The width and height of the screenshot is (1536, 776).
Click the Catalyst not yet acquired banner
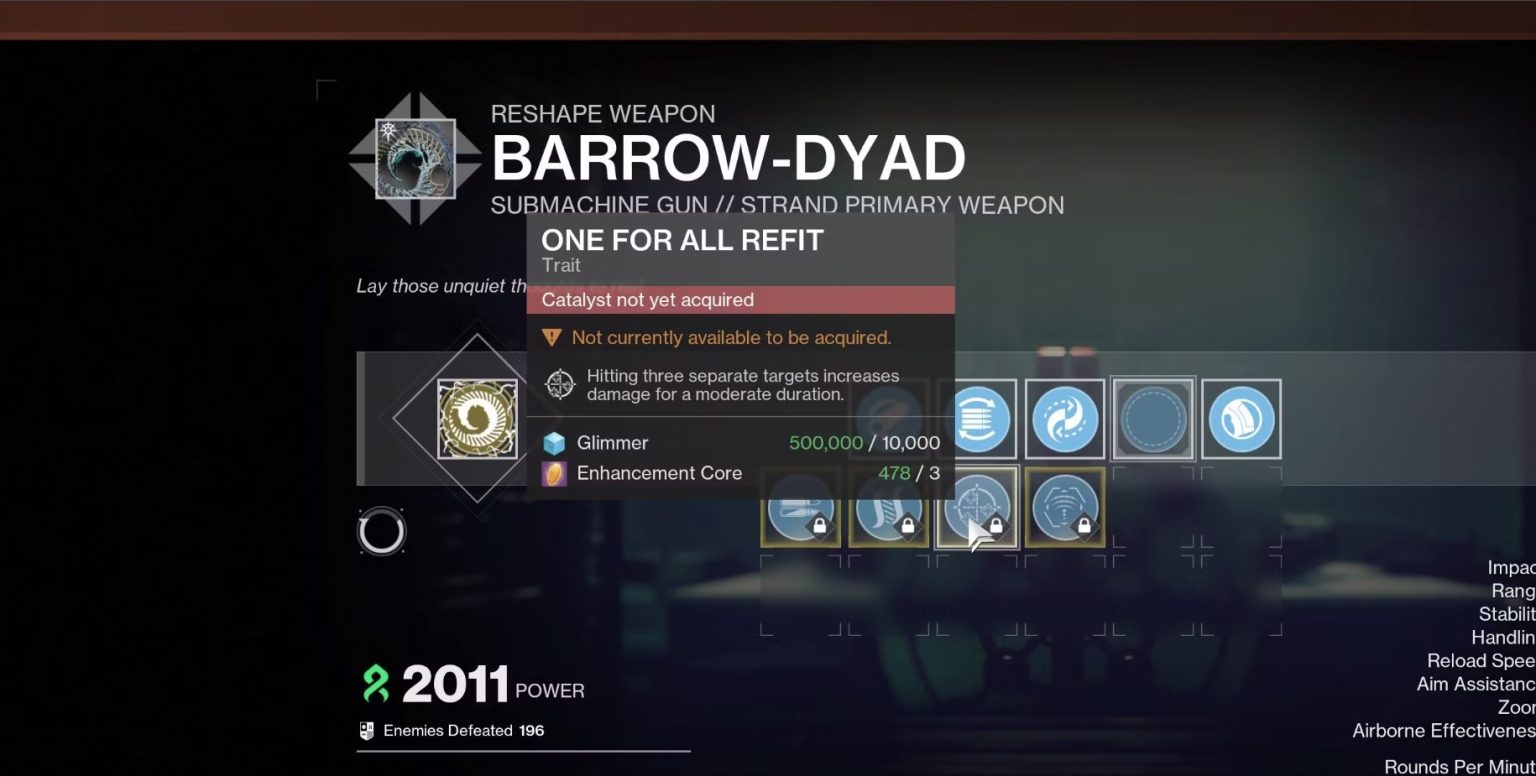(740, 300)
